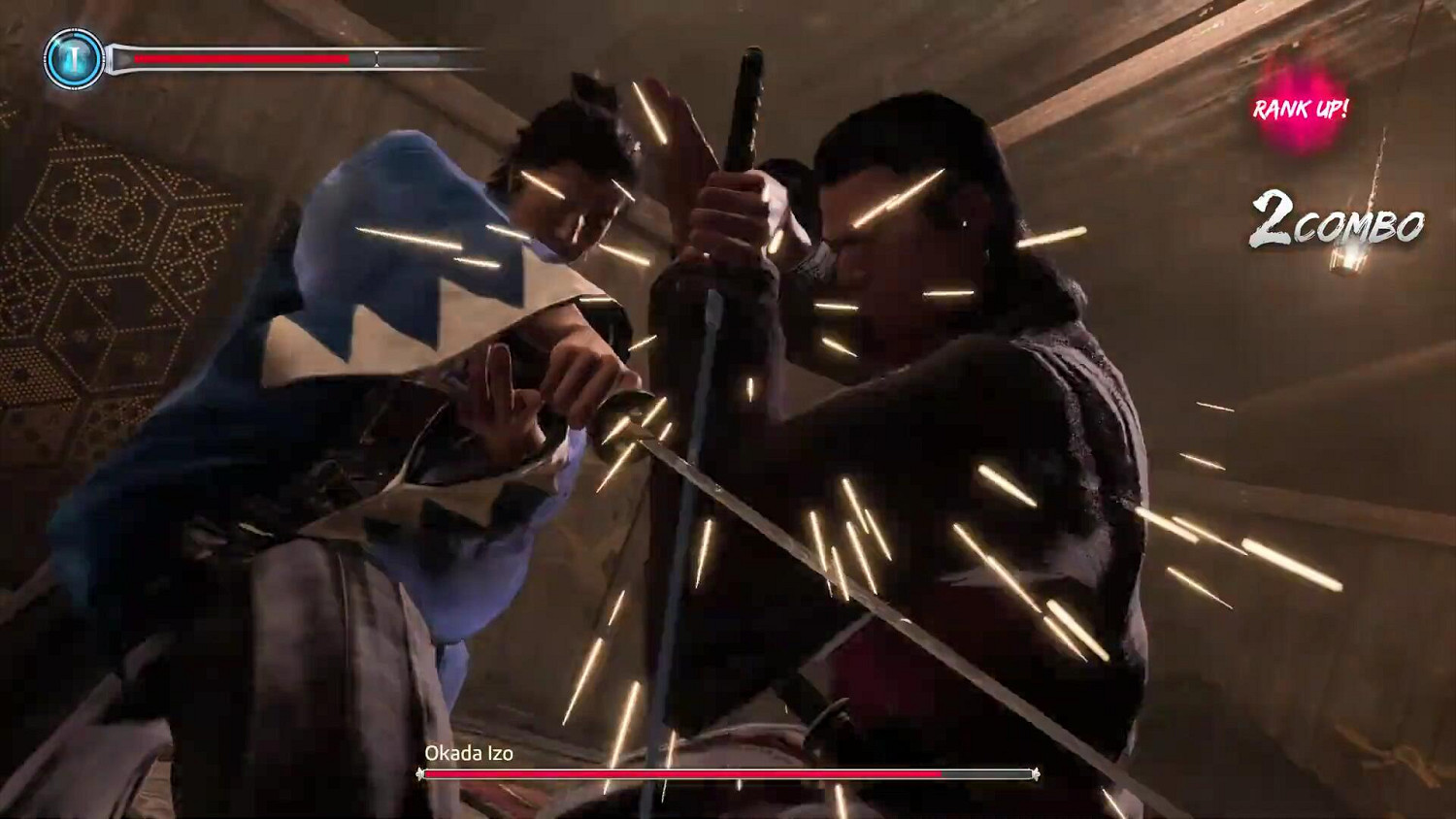Toggle the RANK UP! notification
This screenshot has height=819, width=1456.
tap(1301, 111)
